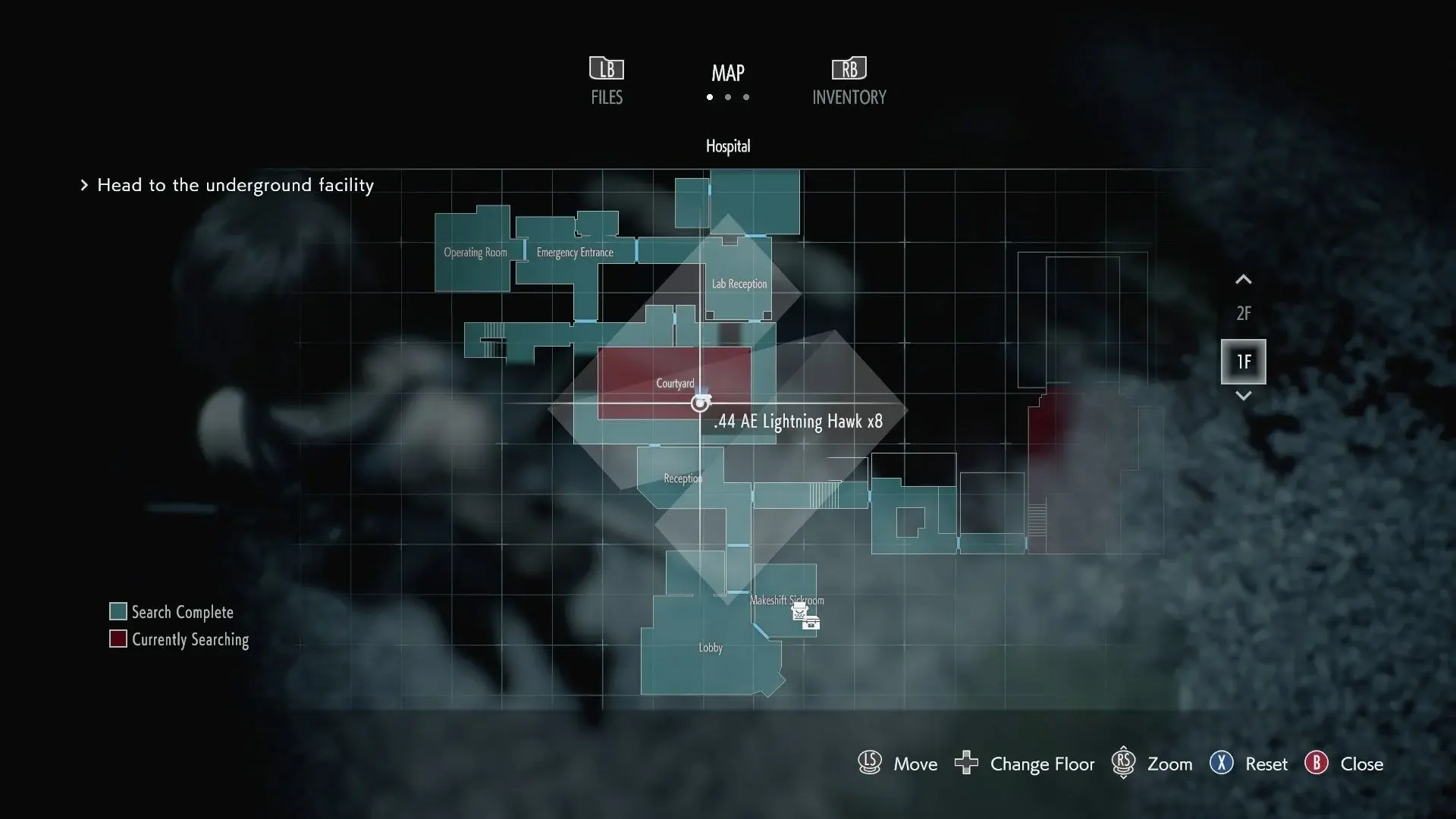Open the Inventory tab
This screenshot has width=1456, height=819.
849,81
